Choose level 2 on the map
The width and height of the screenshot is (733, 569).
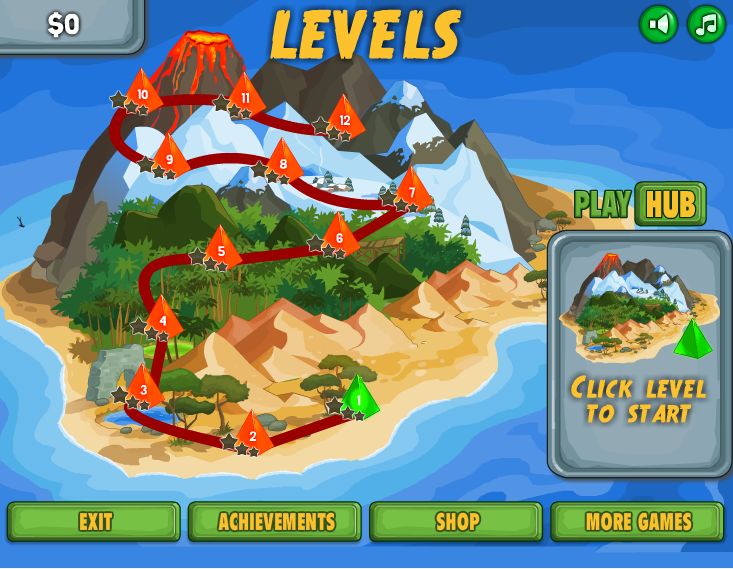(253, 434)
